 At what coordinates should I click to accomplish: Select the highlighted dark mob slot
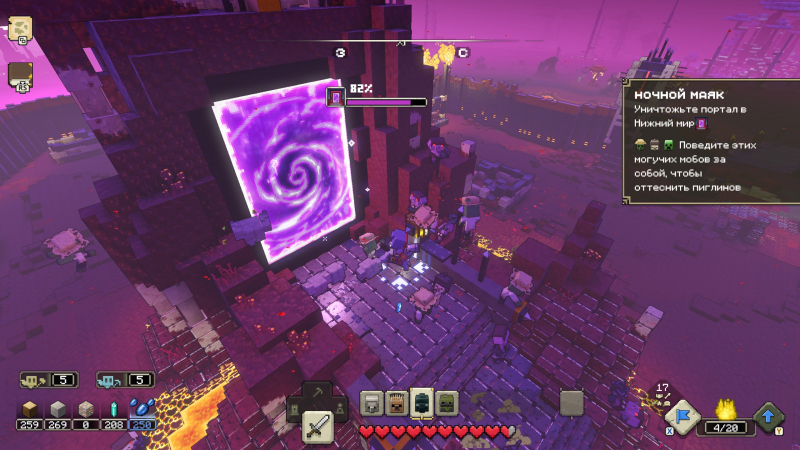pos(421,403)
